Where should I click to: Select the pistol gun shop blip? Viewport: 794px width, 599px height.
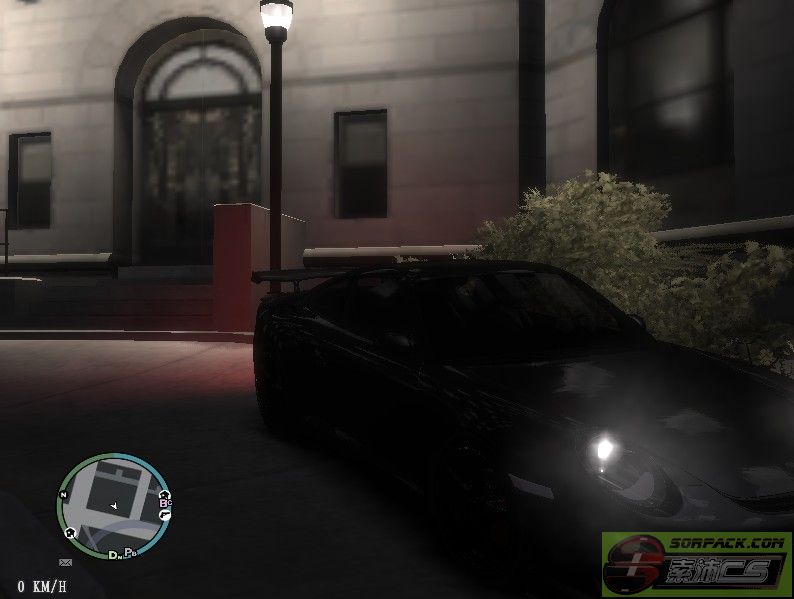(165, 515)
